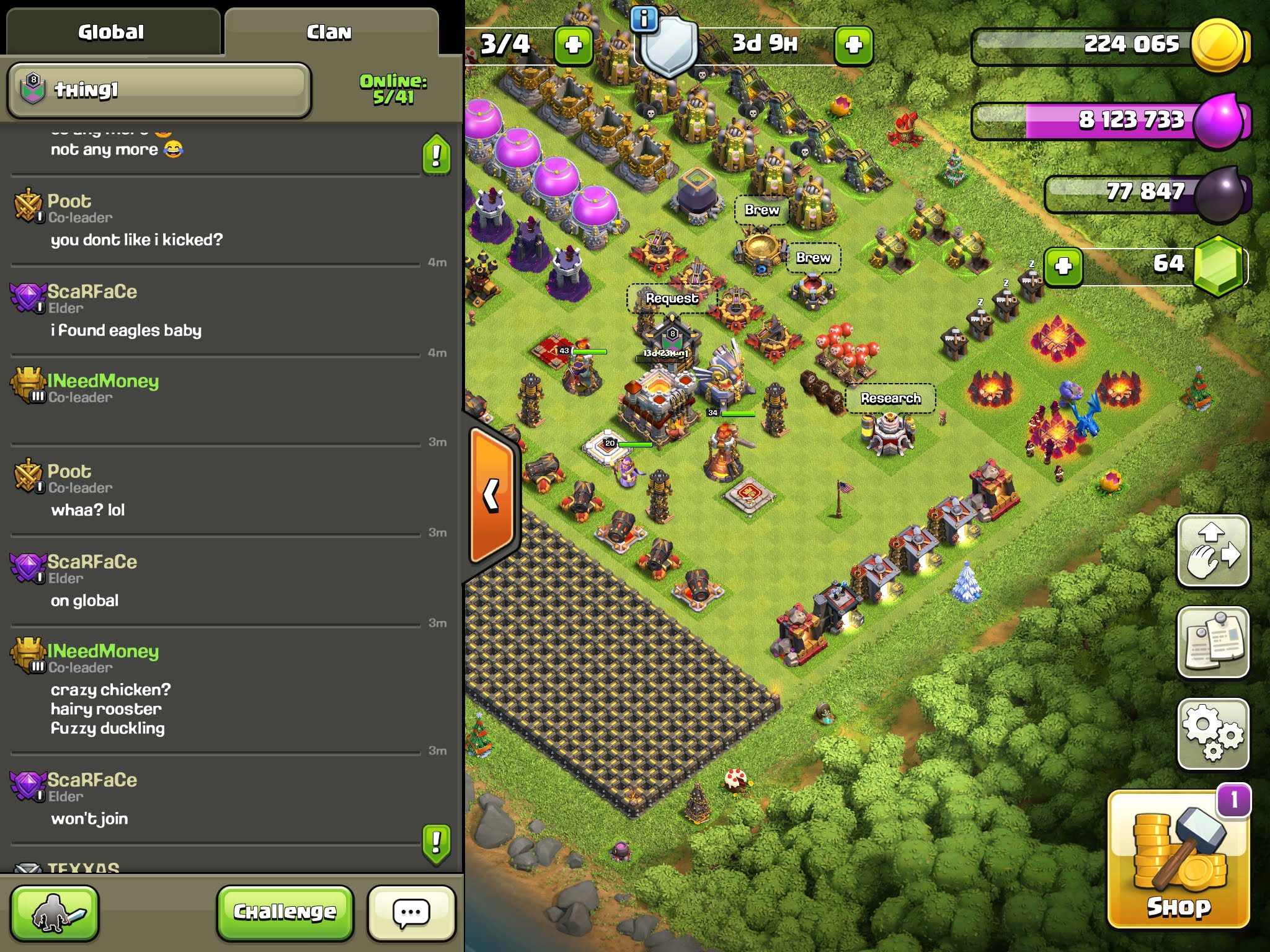Image resolution: width=1270 pixels, height=952 pixels.
Task: Tap the Research laboratory bubble
Action: point(890,399)
